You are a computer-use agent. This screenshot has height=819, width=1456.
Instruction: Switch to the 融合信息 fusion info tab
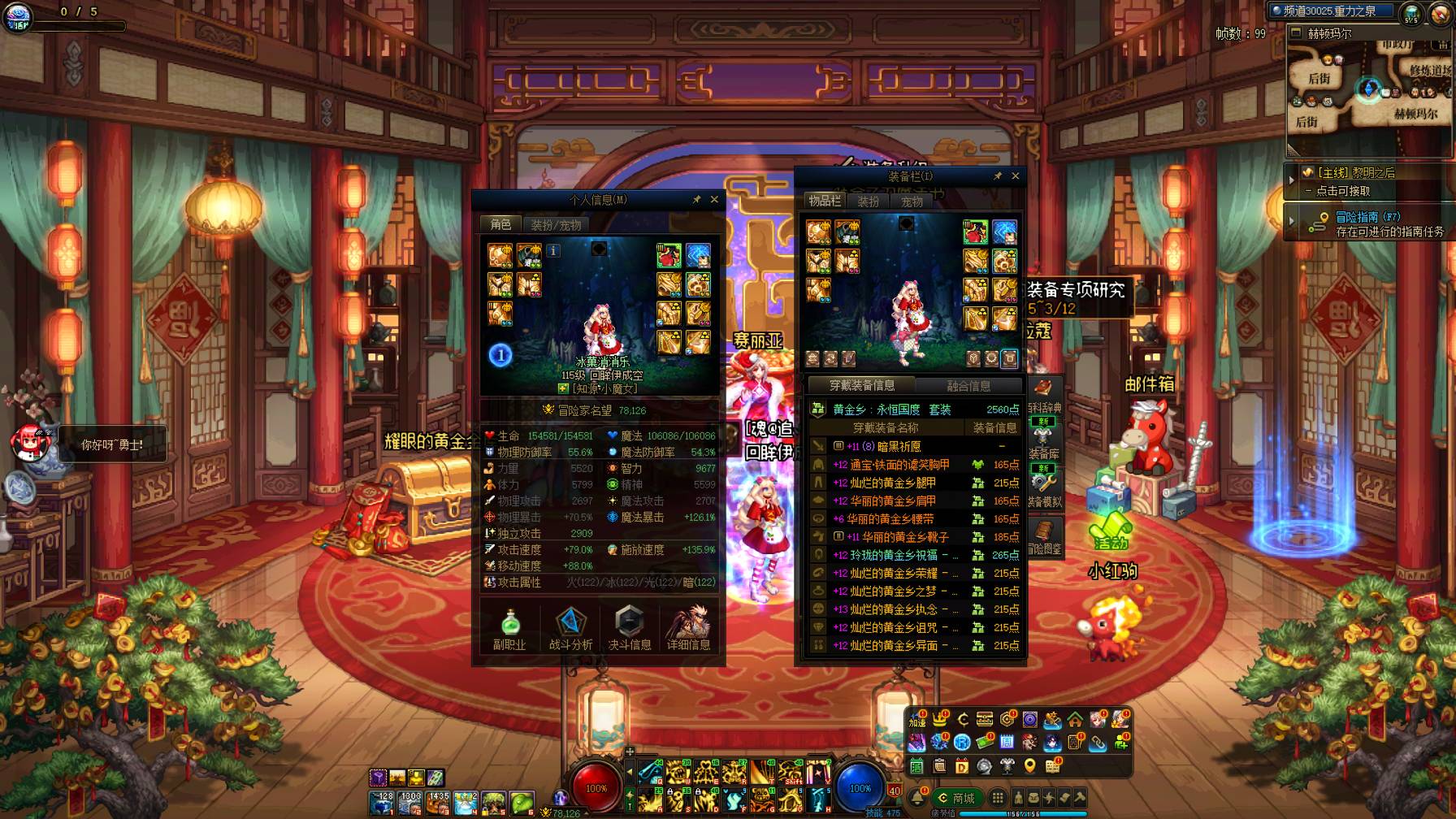point(968,386)
